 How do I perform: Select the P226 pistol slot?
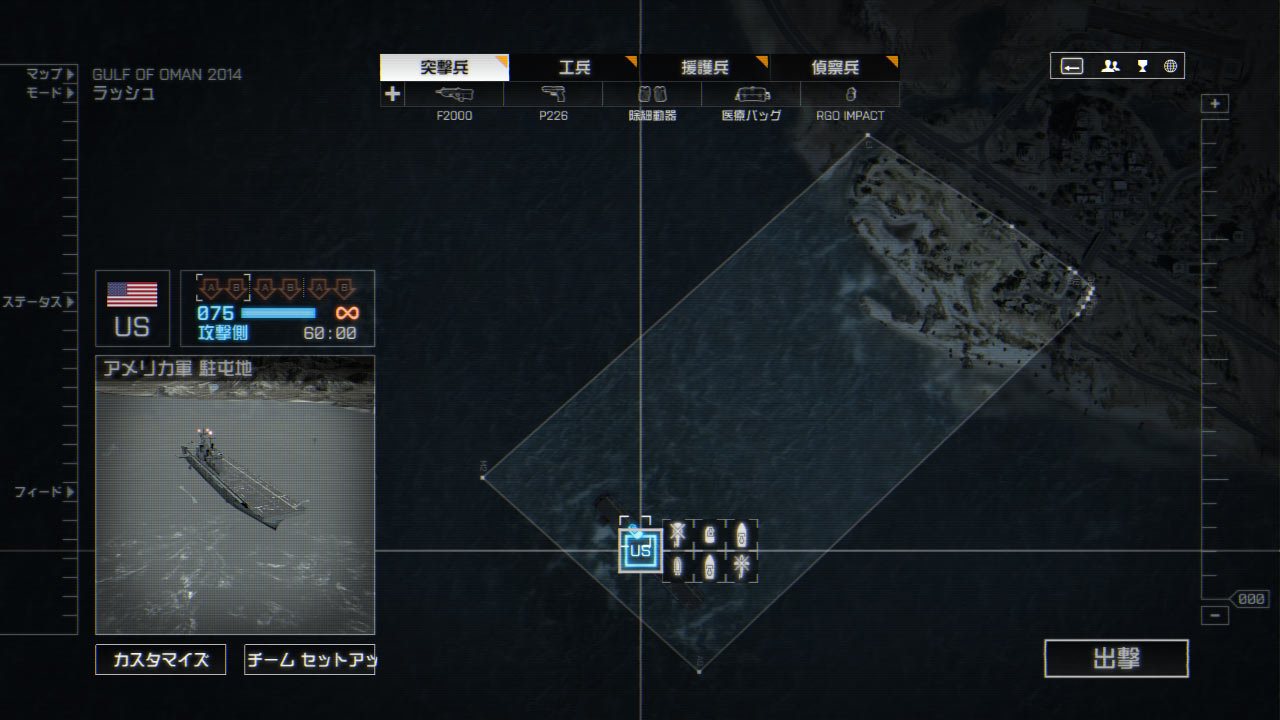click(553, 95)
